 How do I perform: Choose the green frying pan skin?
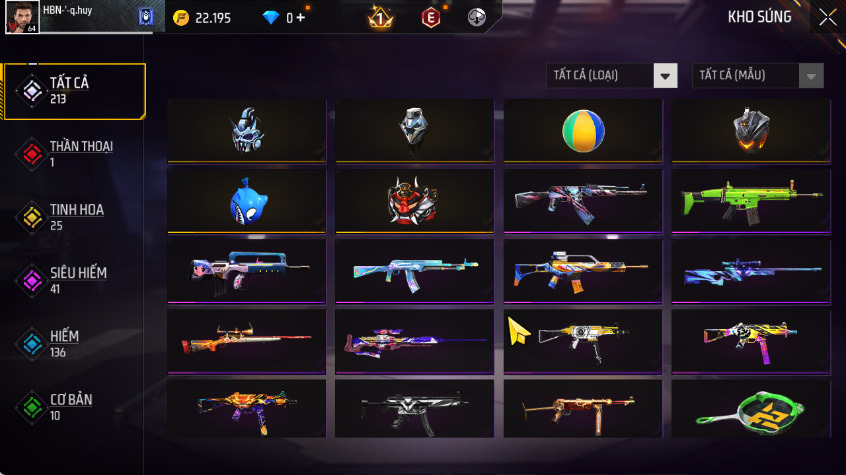(750, 408)
